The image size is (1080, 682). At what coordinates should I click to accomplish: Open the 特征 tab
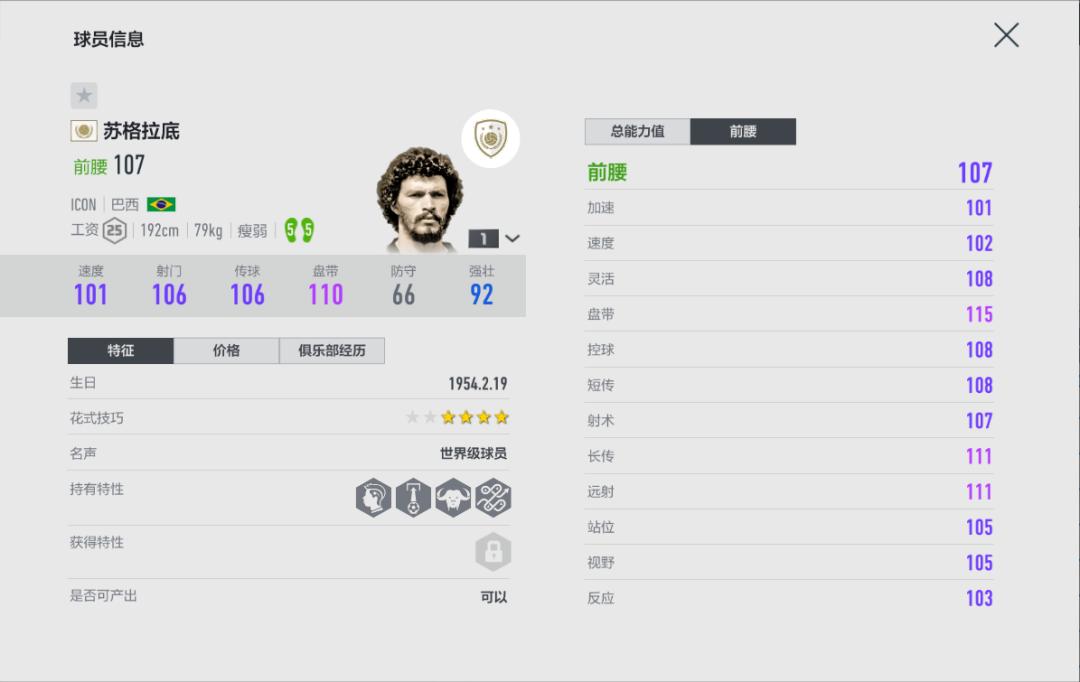pyautogui.click(x=121, y=351)
